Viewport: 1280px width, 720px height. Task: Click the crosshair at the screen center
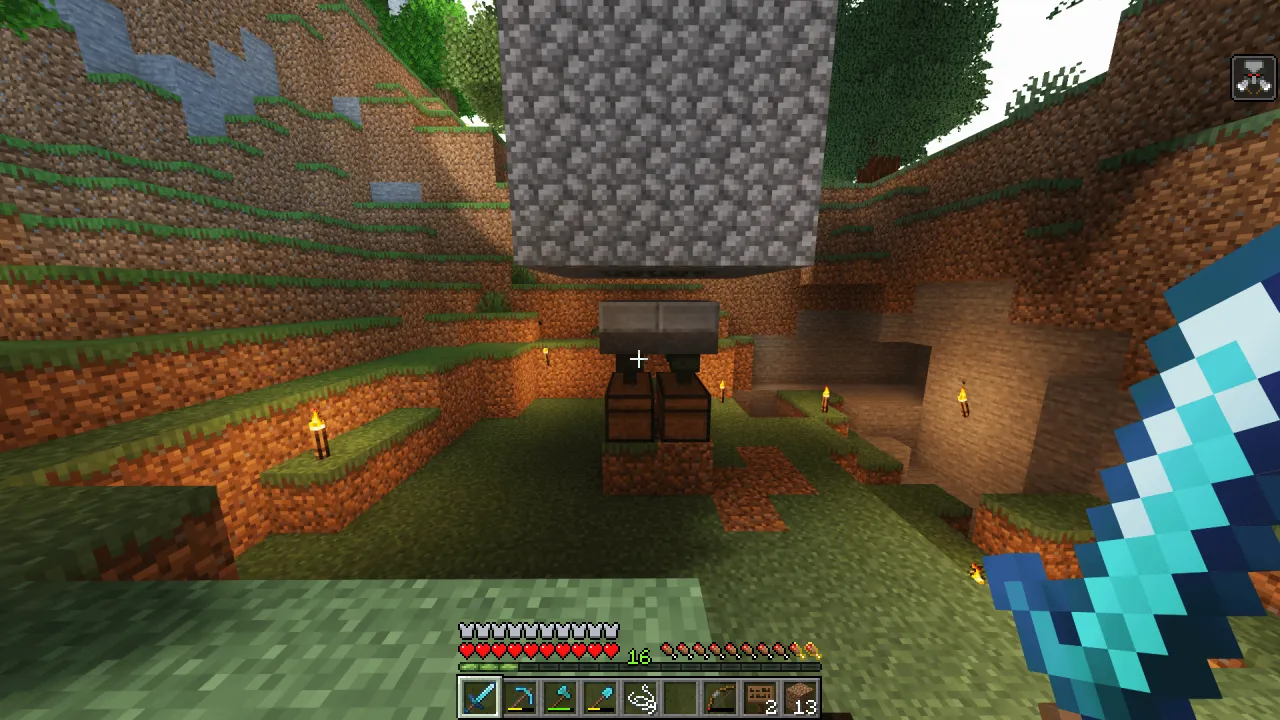pos(639,359)
